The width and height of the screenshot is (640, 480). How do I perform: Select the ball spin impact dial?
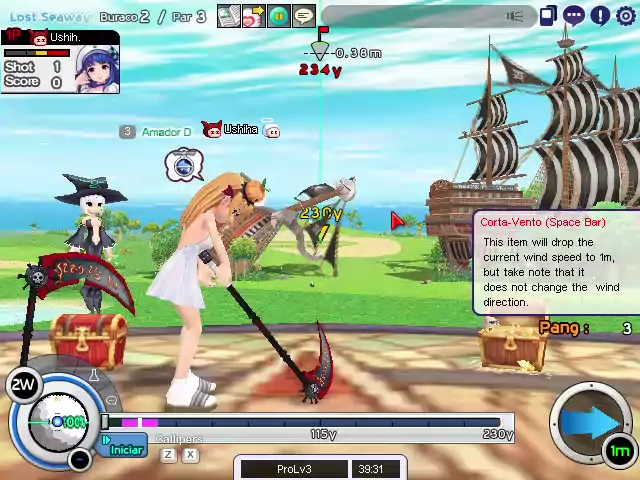click(x=56, y=421)
